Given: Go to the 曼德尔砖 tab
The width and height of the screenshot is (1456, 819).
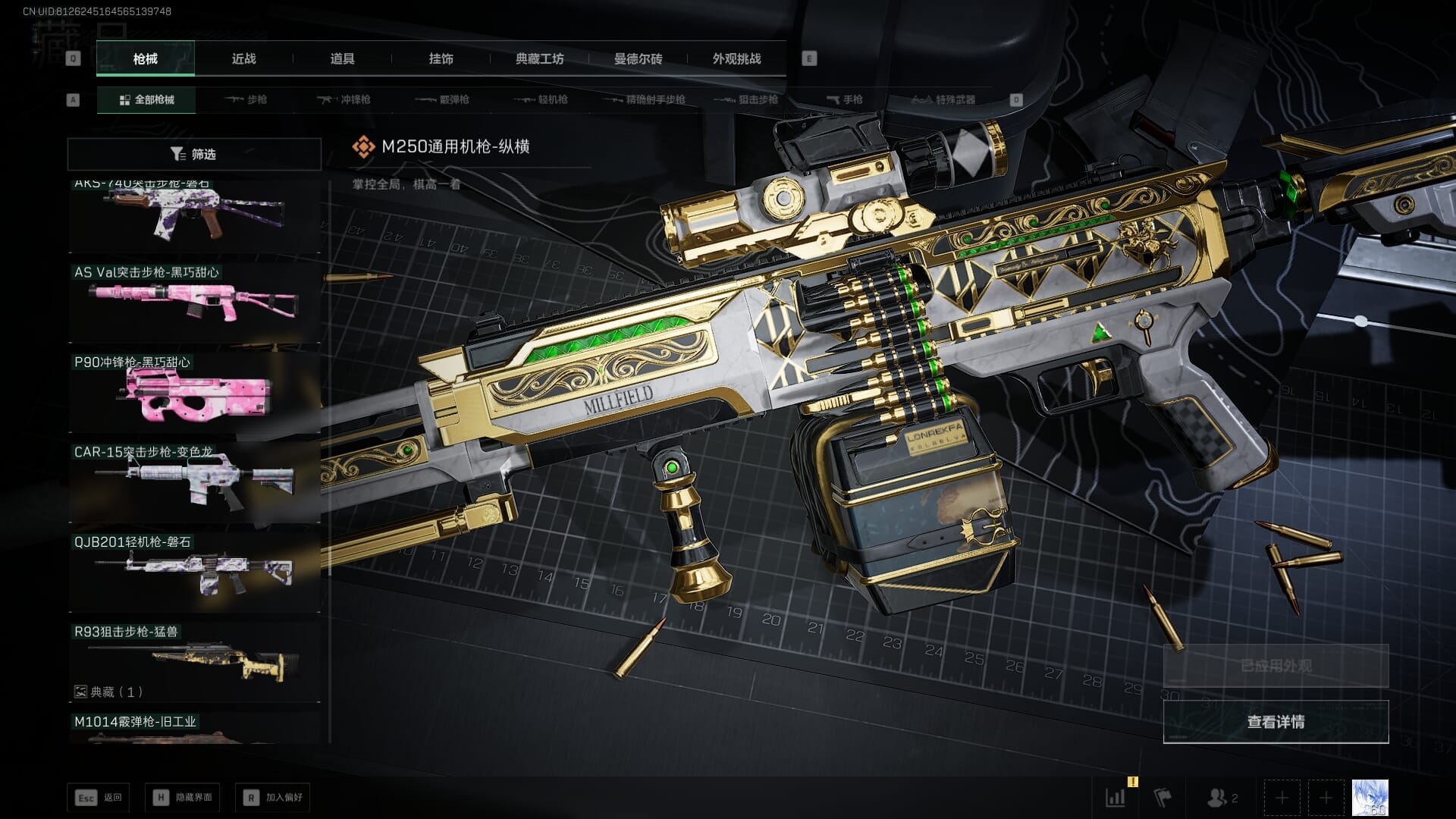Looking at the screenshot, I should [638, 58].
